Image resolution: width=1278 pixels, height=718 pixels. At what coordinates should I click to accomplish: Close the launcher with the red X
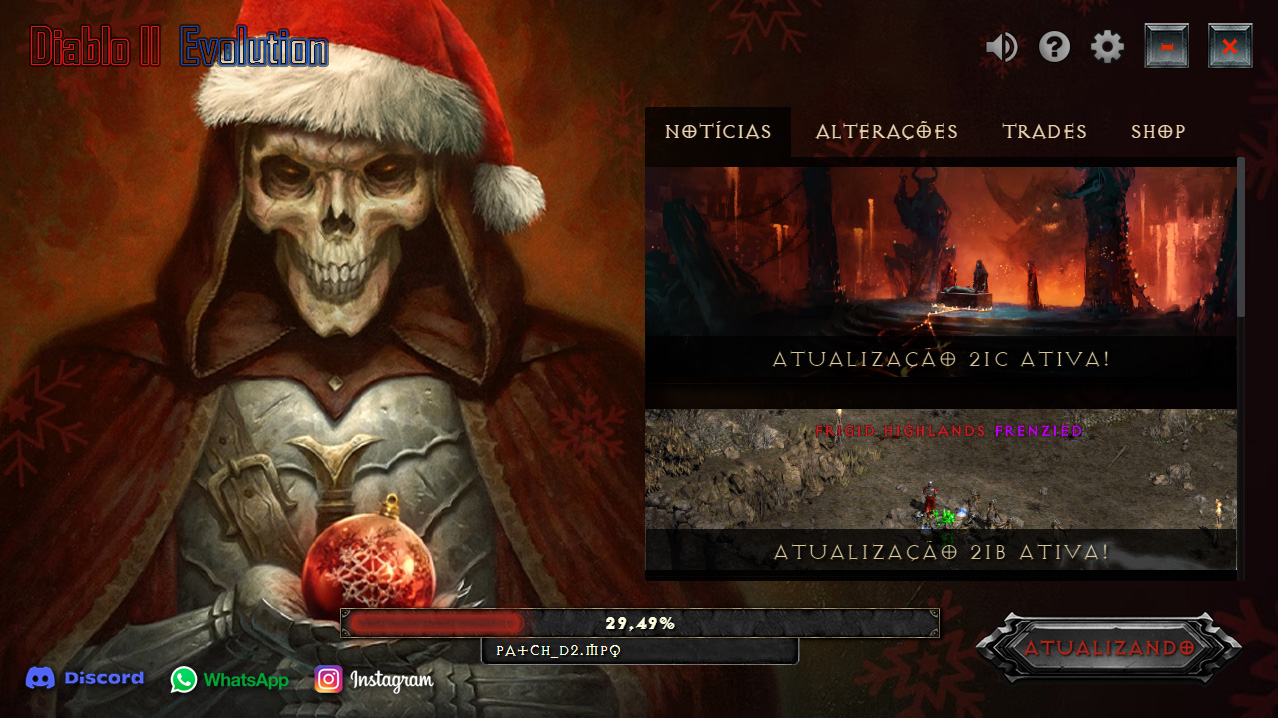tap(1230, 47)
